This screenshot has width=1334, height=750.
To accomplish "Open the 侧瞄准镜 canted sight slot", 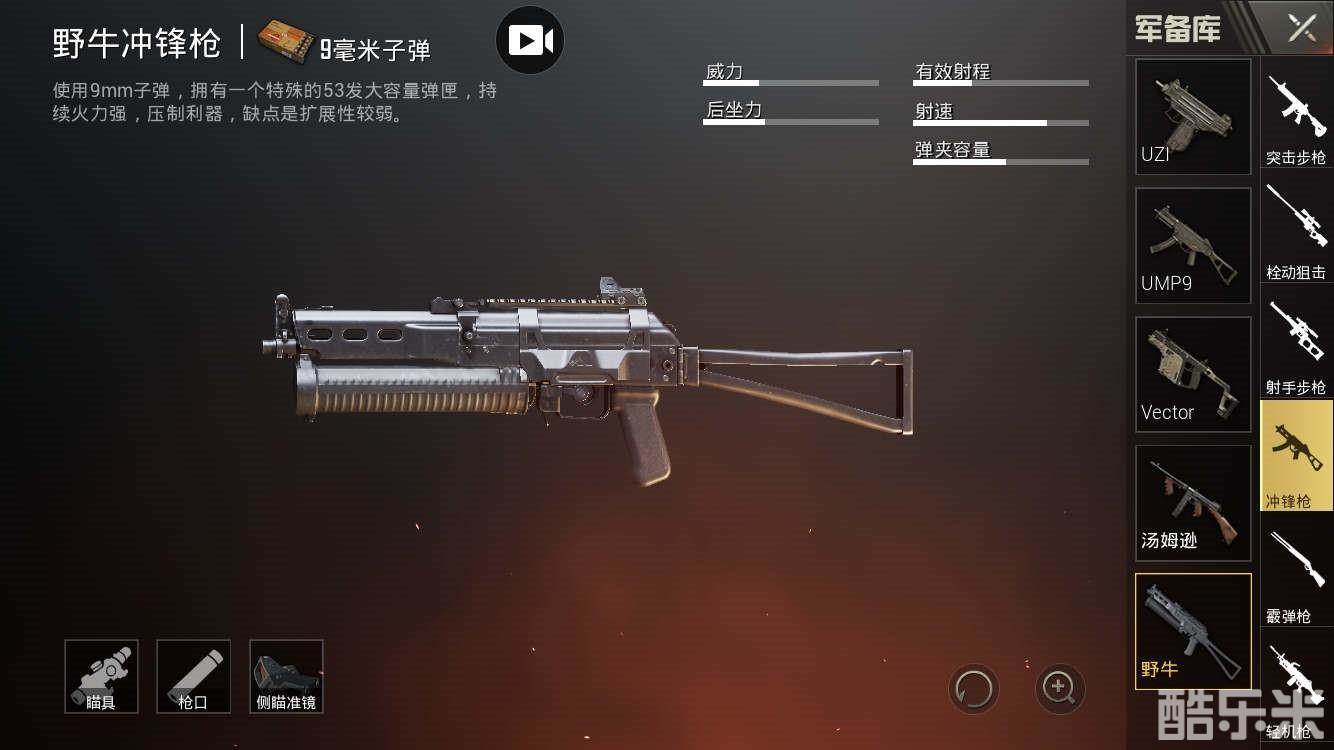I will tap(286, 677).
